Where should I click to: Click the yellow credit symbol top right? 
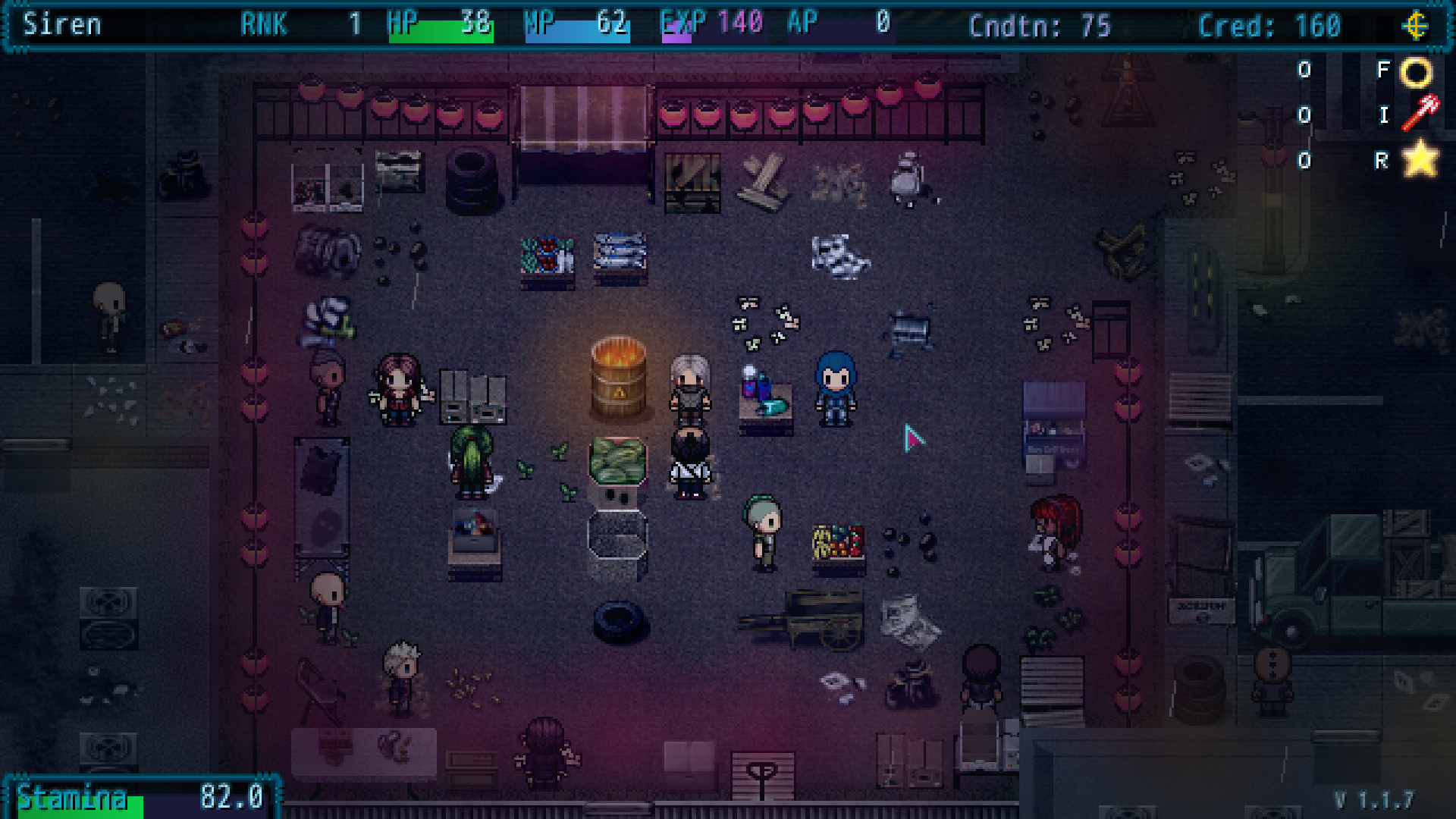(1417, 28)
